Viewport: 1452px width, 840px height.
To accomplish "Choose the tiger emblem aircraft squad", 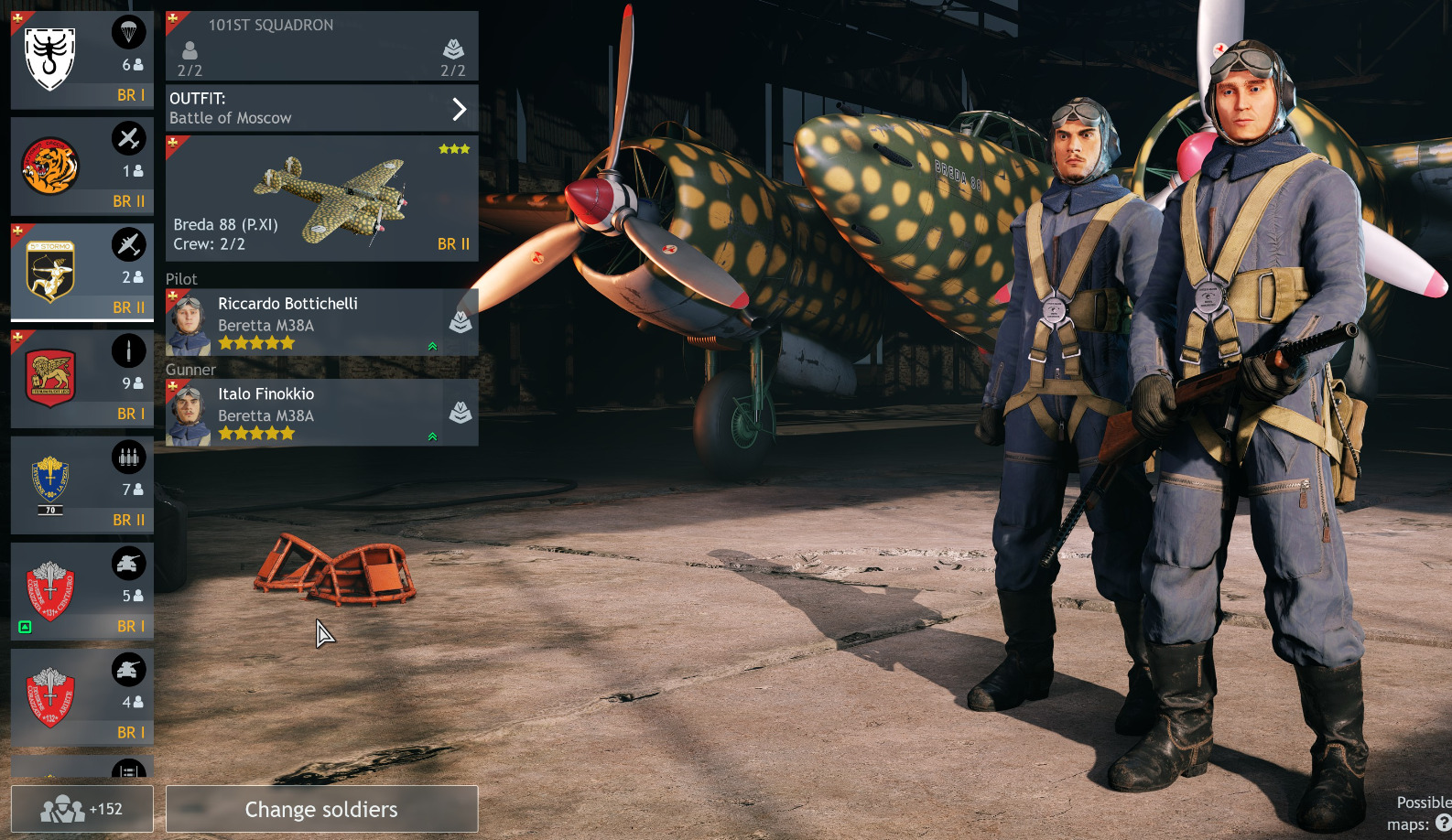I will pos(81,167).
